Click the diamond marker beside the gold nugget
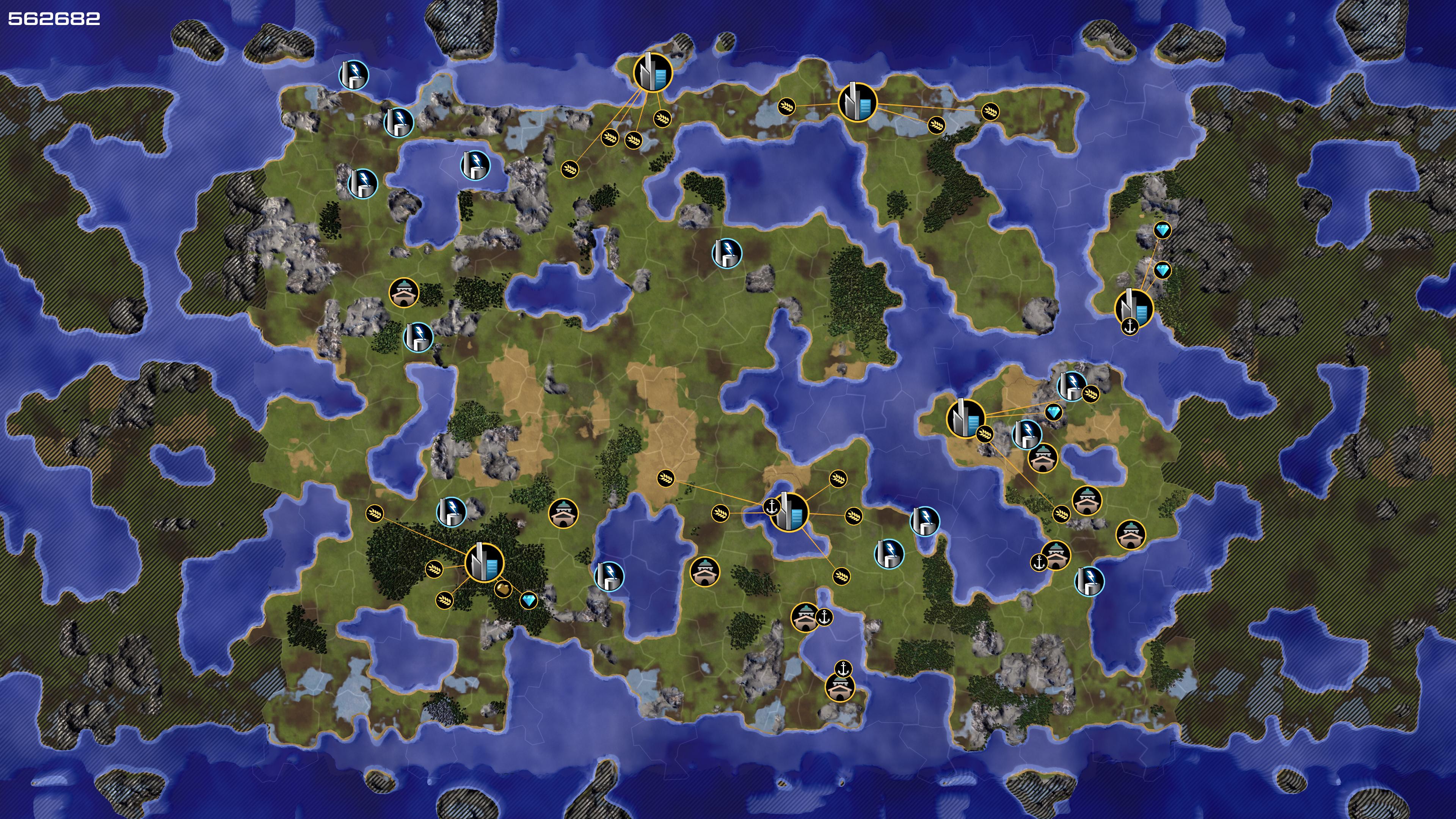 [529, 600]
